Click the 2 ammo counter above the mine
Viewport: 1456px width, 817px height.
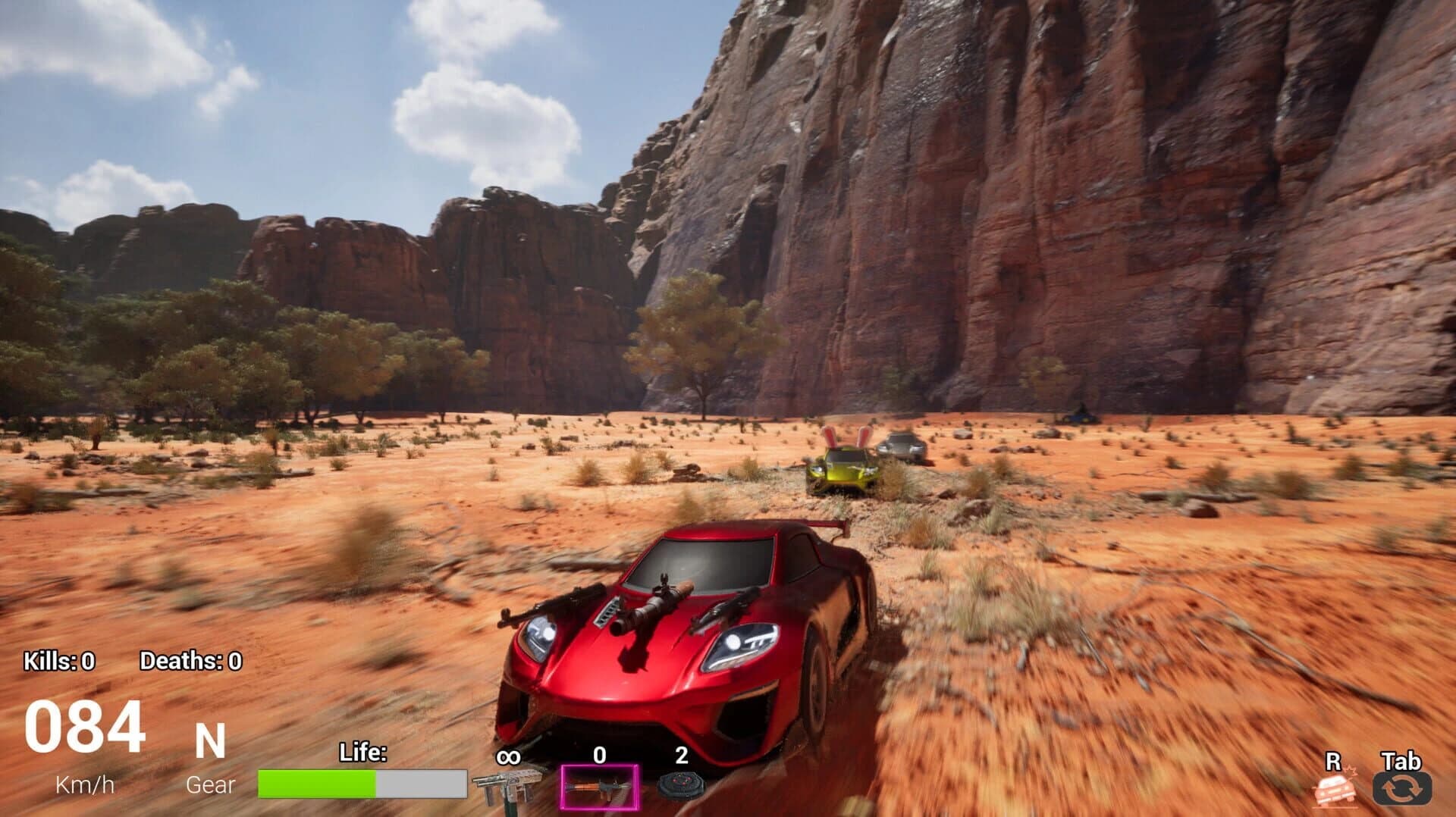pos(680,755)
